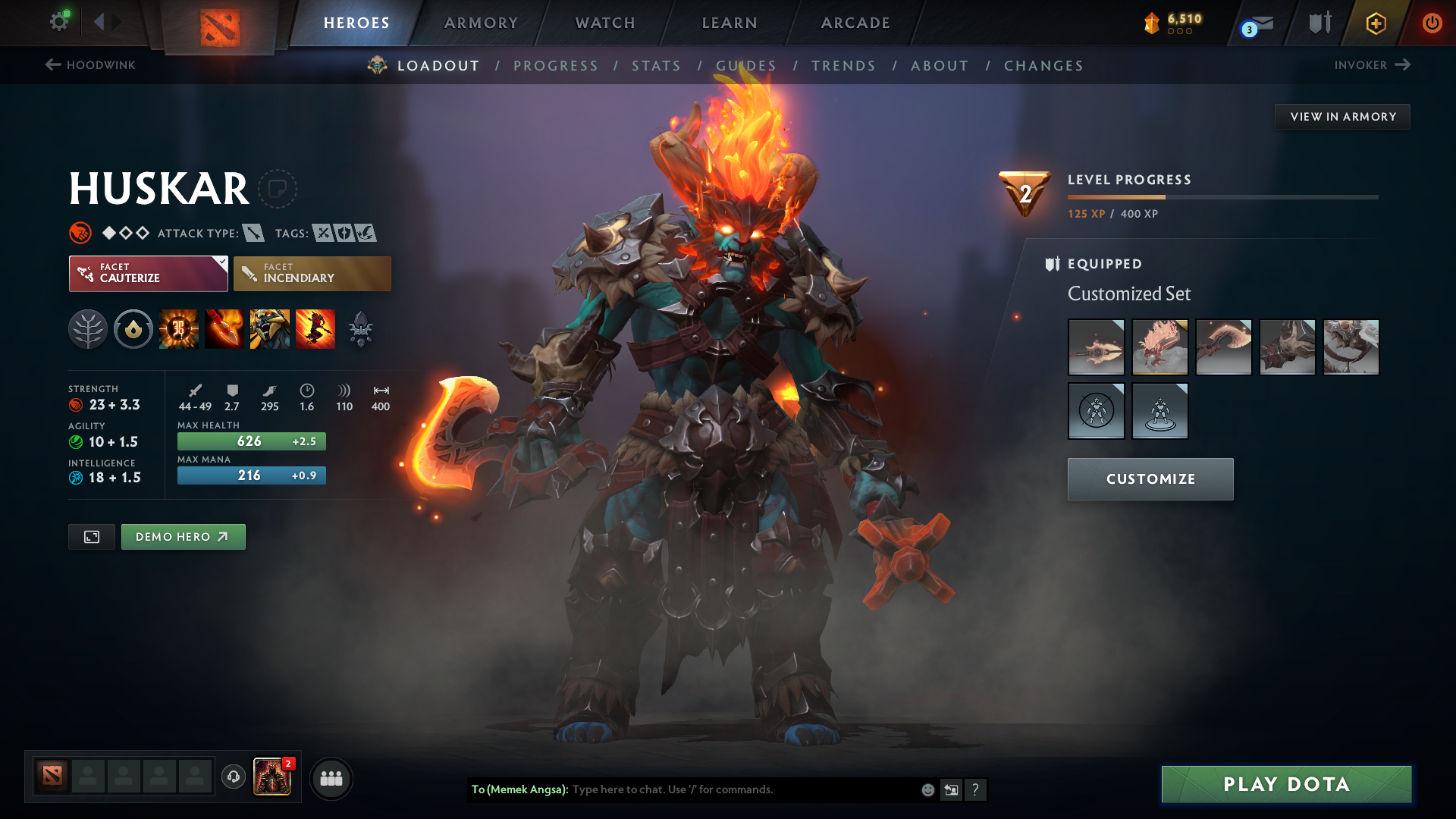View the Trends section
This screenshot has width=1456, height=819.
[x=843, y=66]
